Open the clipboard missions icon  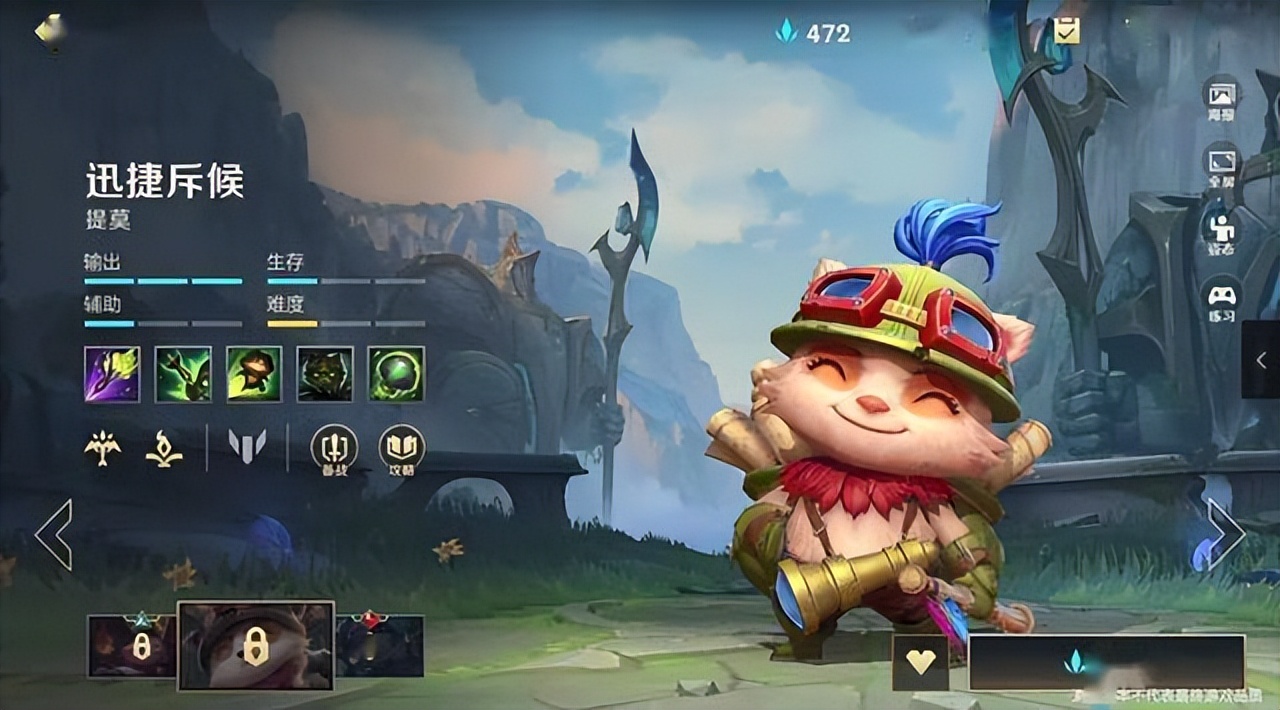coord(1066,31)
